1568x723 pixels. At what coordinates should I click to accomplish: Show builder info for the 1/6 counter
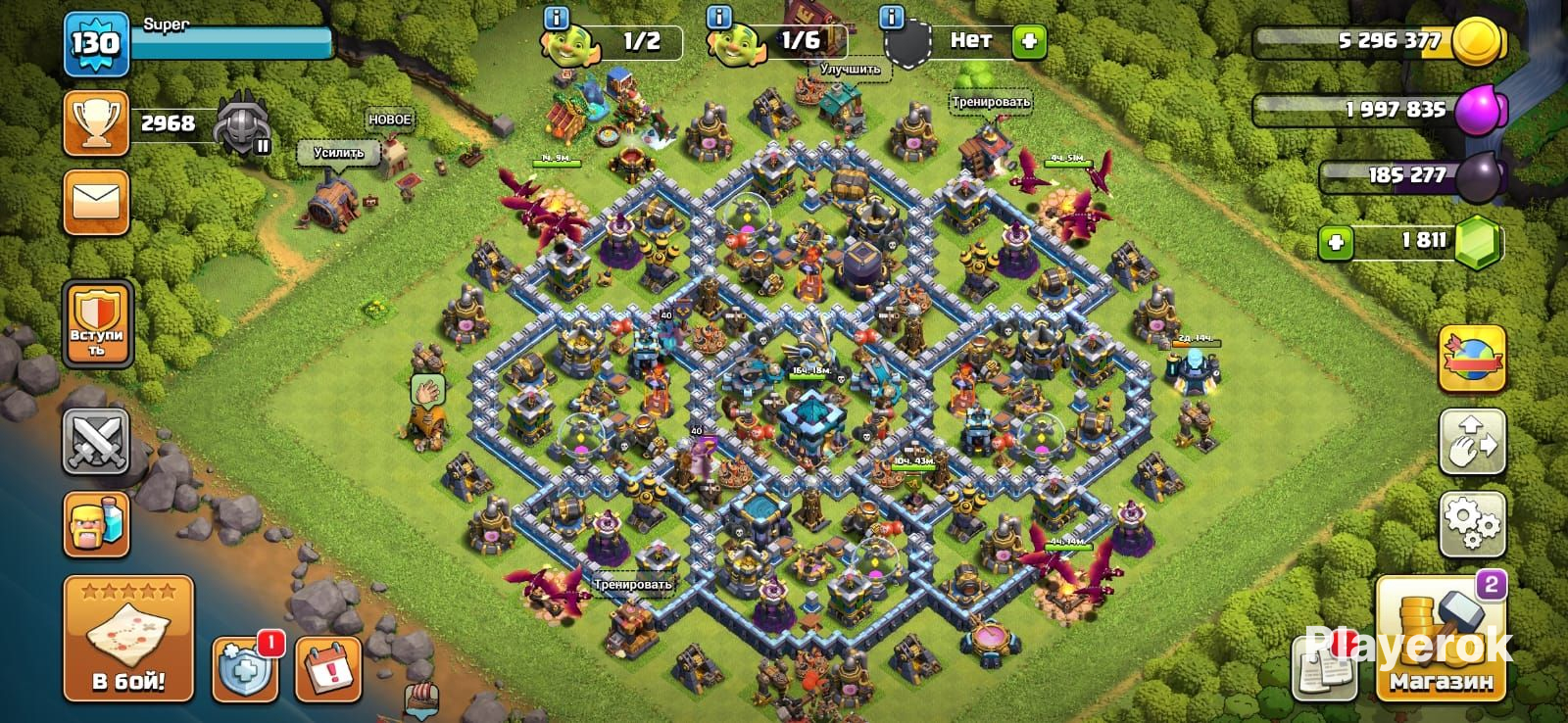(719, 18)
